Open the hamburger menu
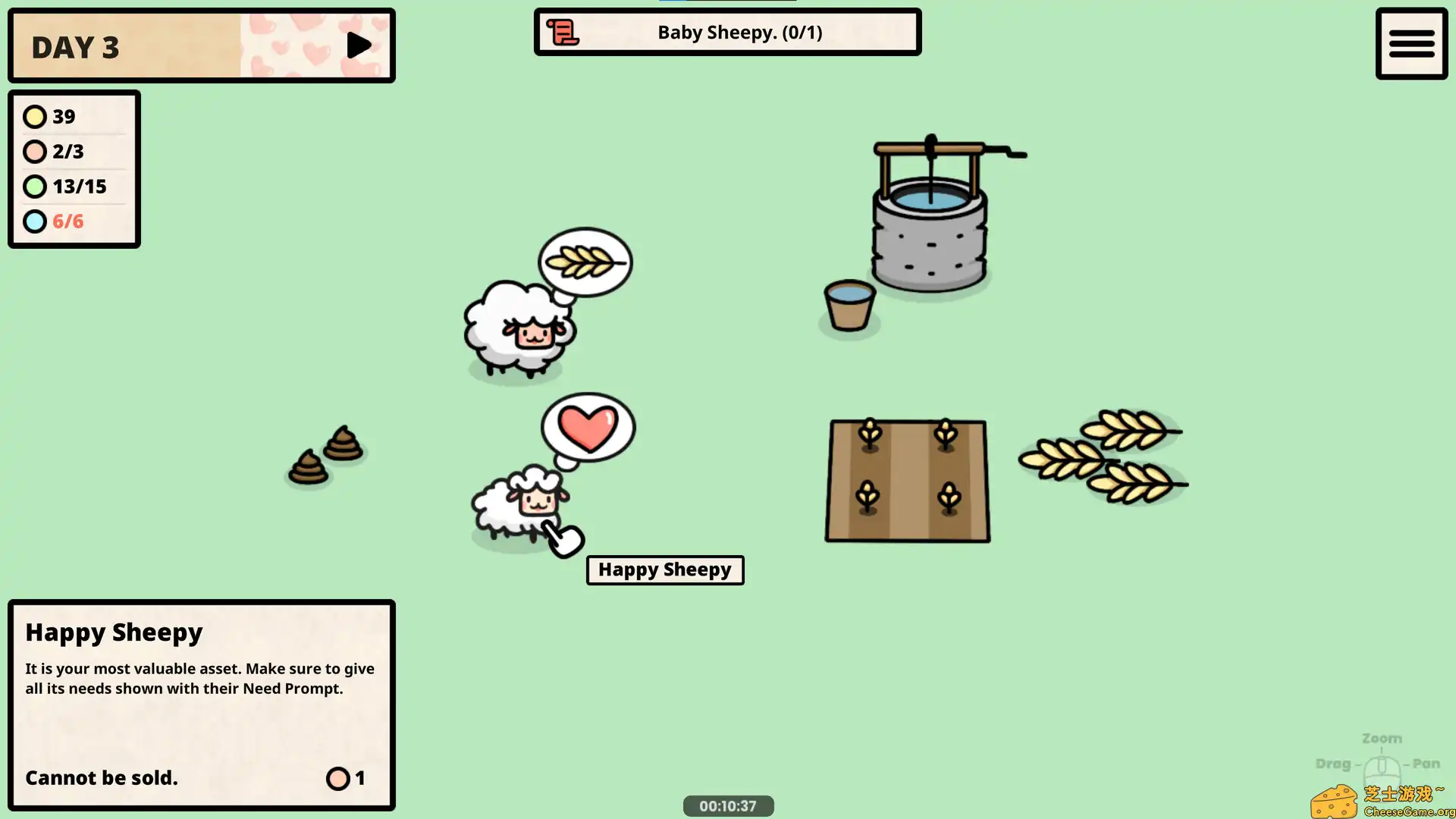1456x819 pixels. coord(1411,43)
